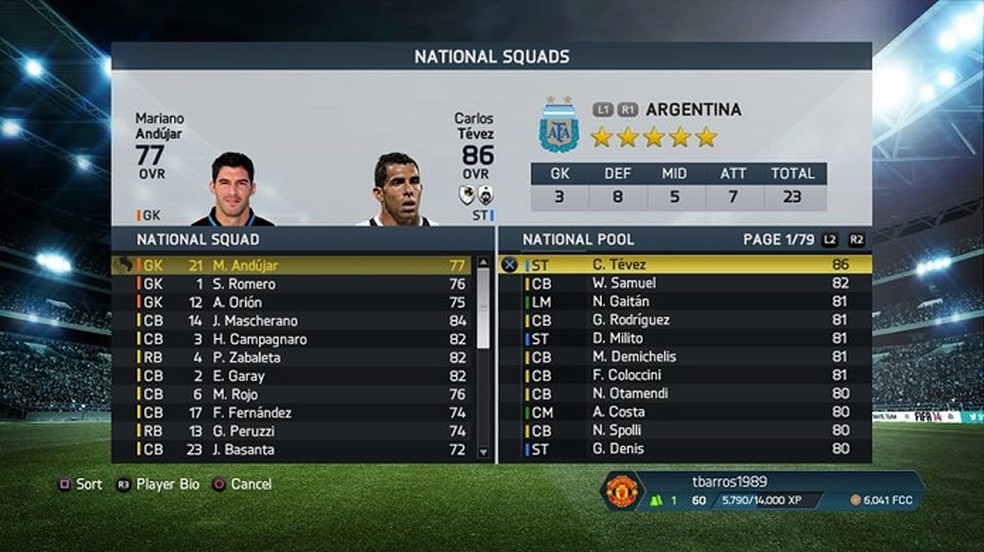Choose G. Peruzzi squad row
984x552 pixels.
pyautogui.click(x=290, y=431)
